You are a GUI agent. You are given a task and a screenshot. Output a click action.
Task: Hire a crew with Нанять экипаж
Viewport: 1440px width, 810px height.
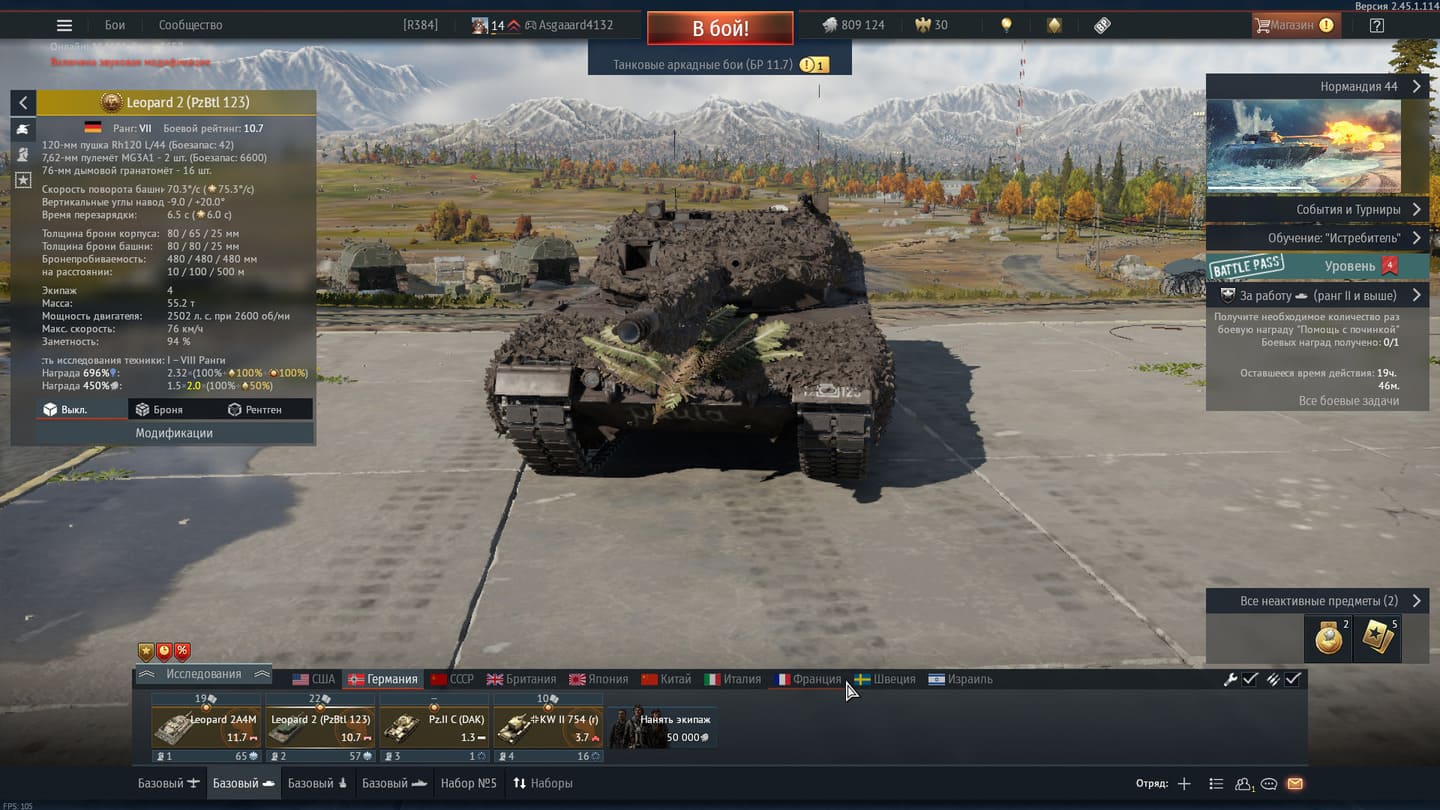(662, 728)
